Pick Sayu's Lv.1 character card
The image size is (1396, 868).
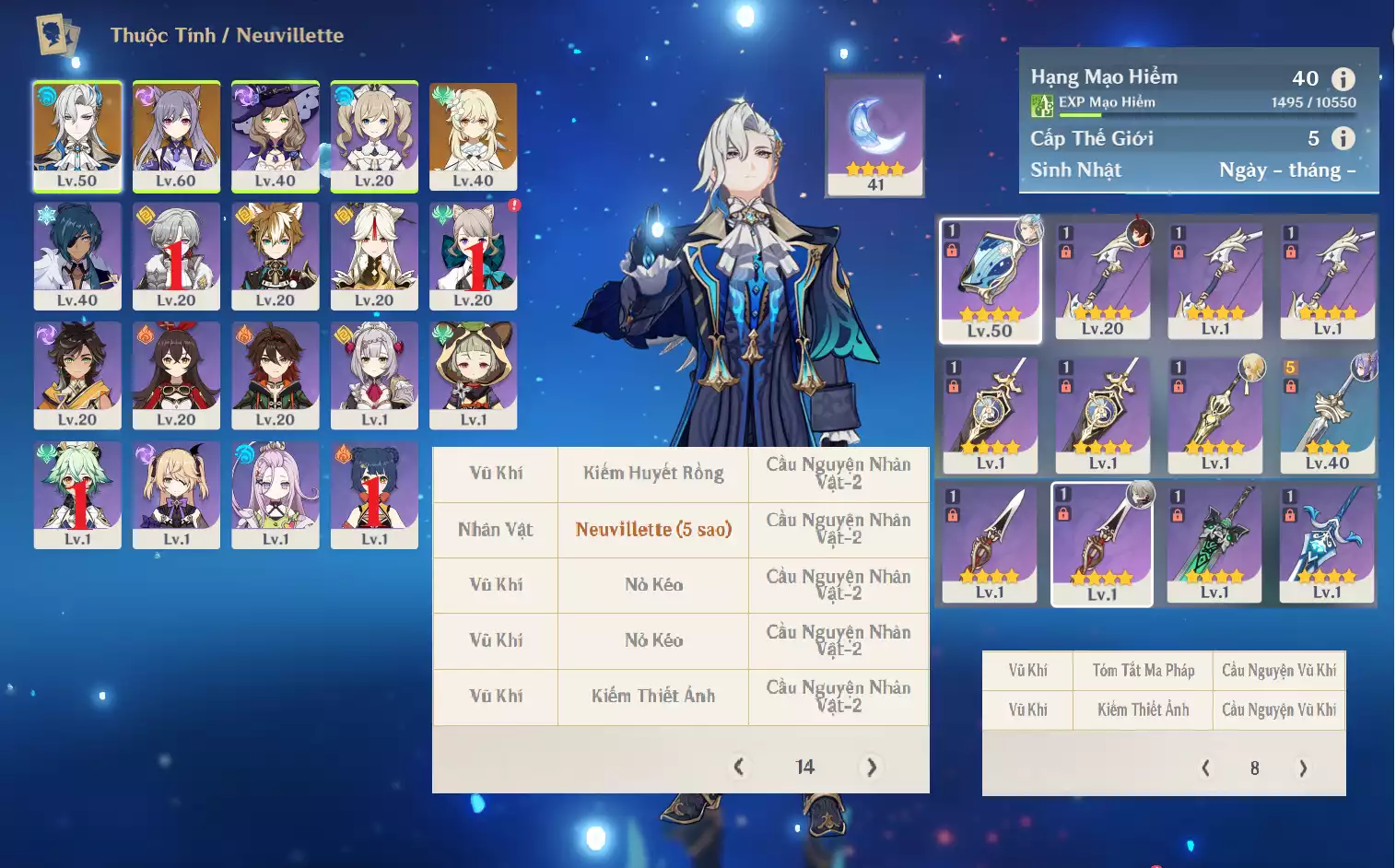click(x=473, y=375)
